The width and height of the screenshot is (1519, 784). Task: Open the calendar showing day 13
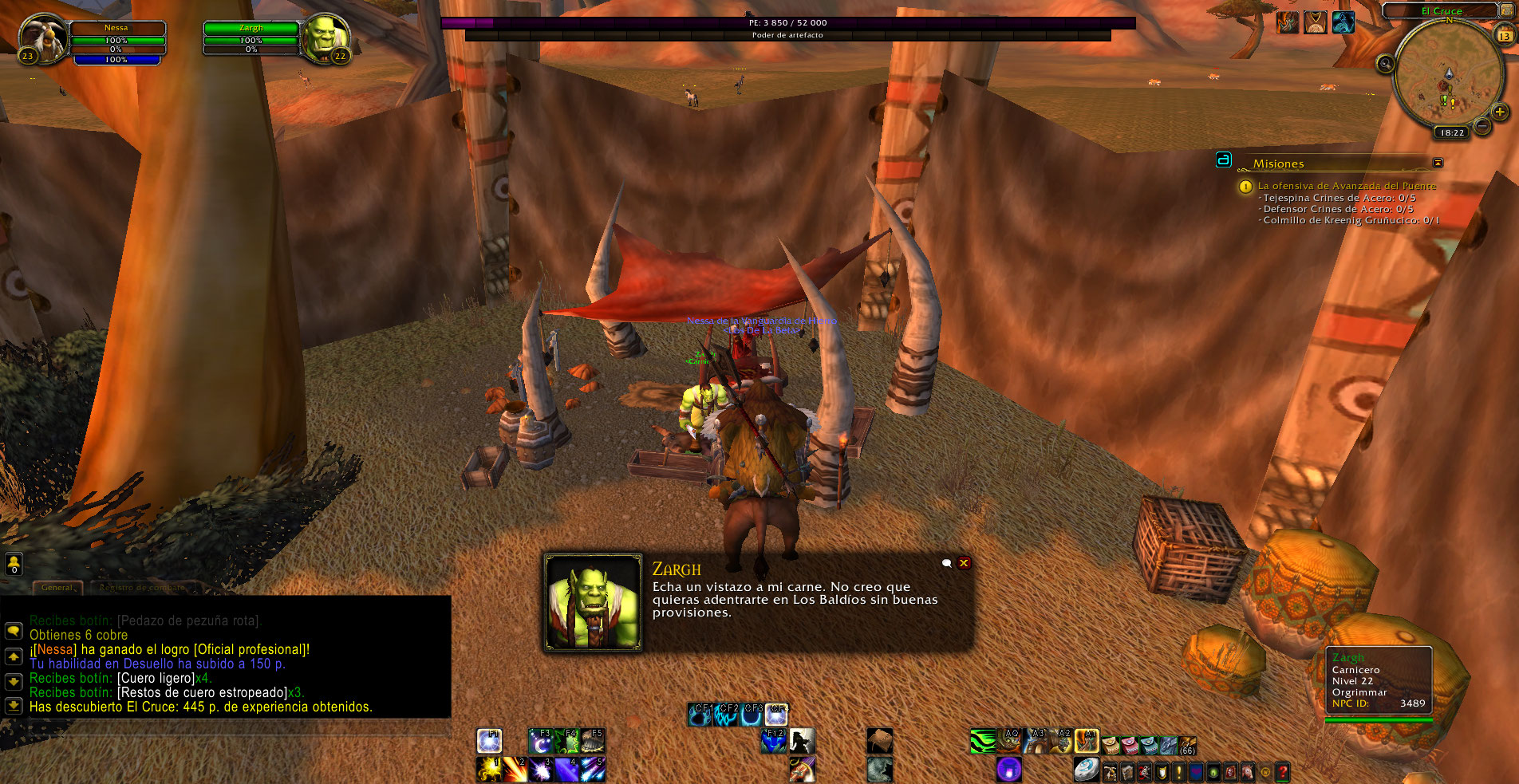coord(1504,36)
